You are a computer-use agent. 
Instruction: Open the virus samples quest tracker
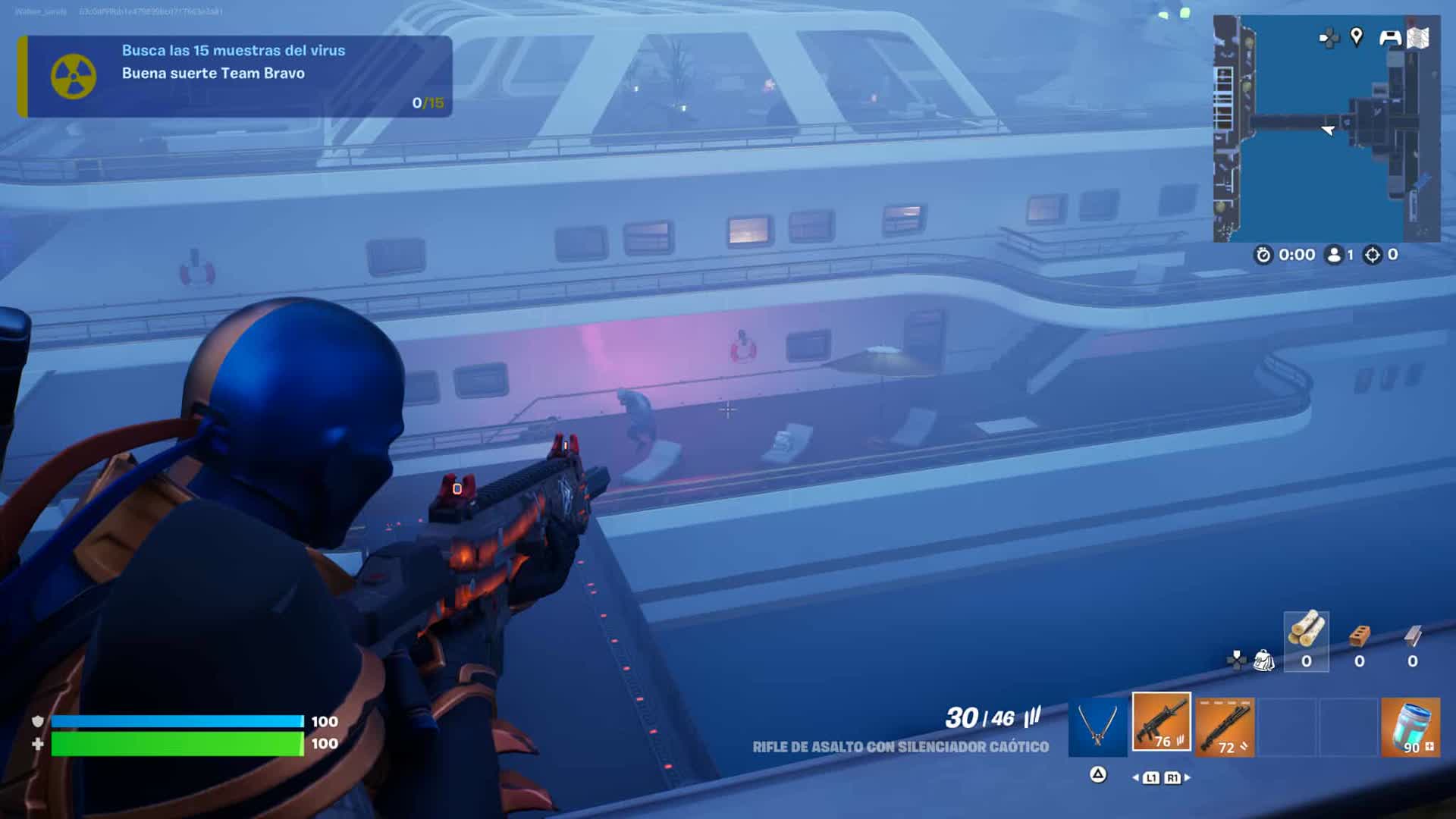[235, 76]
